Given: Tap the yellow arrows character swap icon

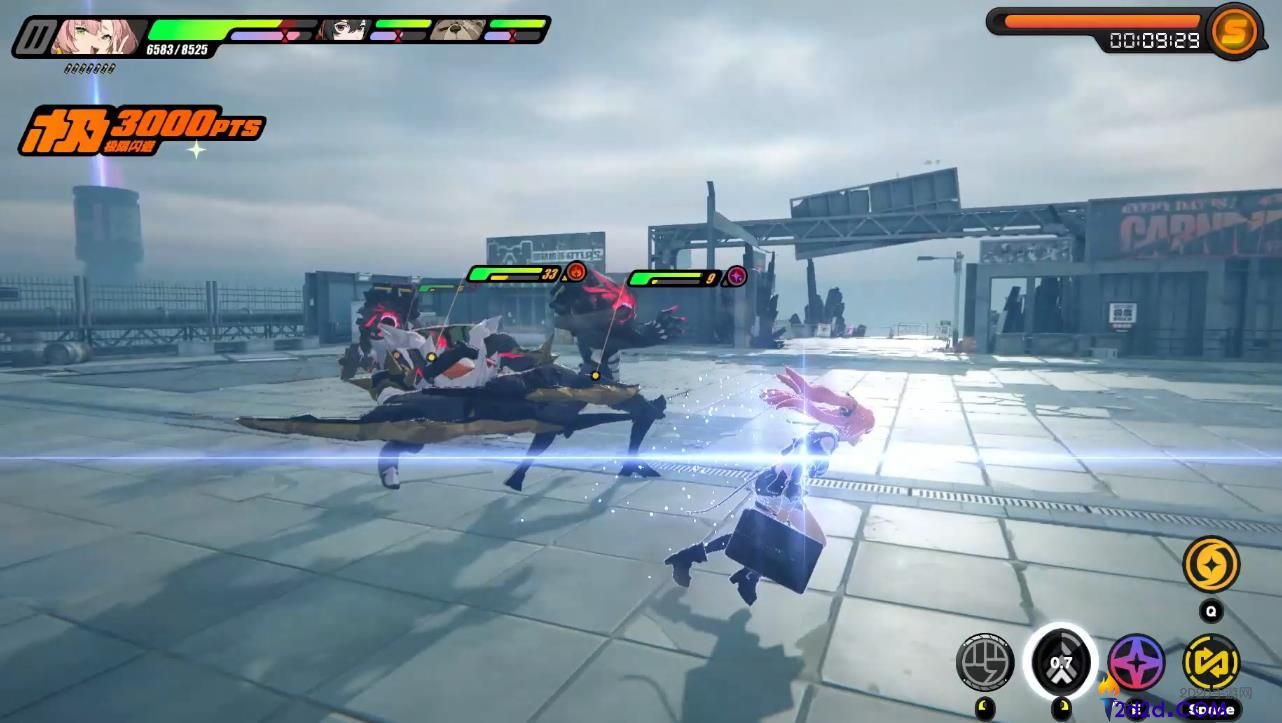Looking at the screenshot, I should coord(1211,662).
